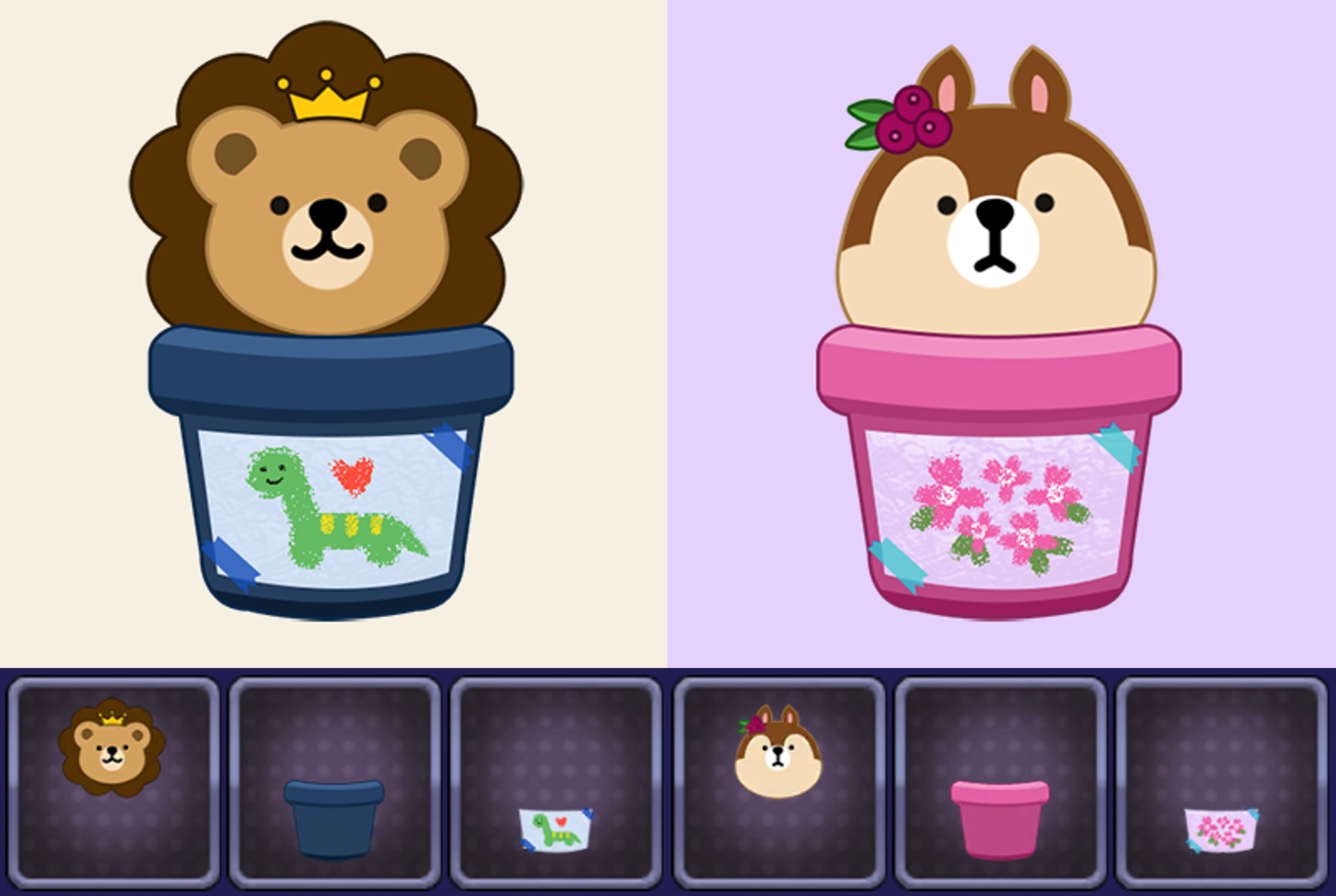Viewport: 1336px width, 896px height.
Task: Select the chipmunk head with berries slot
Action: (779, 782)
